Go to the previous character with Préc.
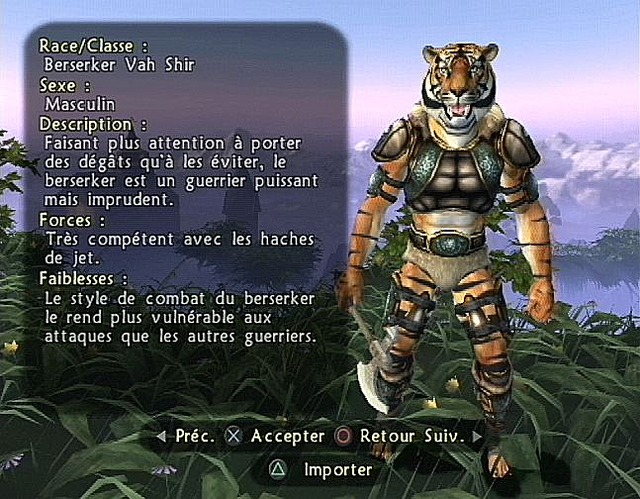 [186, 436]
